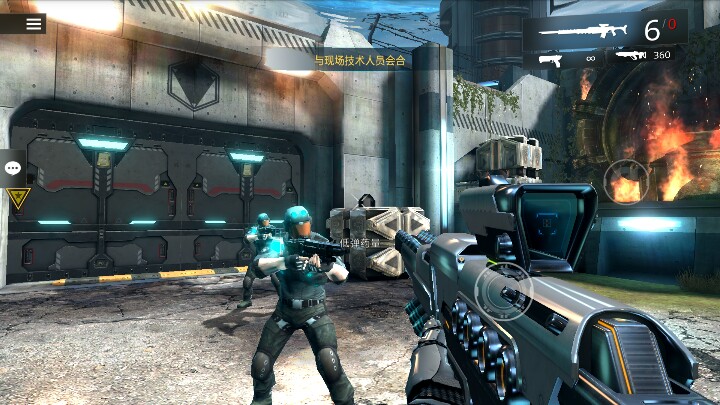This screenshot has height=405, width=720.
Task: Select the equipped primary rifle weapon panel
Action: click(x=604, y=27)
